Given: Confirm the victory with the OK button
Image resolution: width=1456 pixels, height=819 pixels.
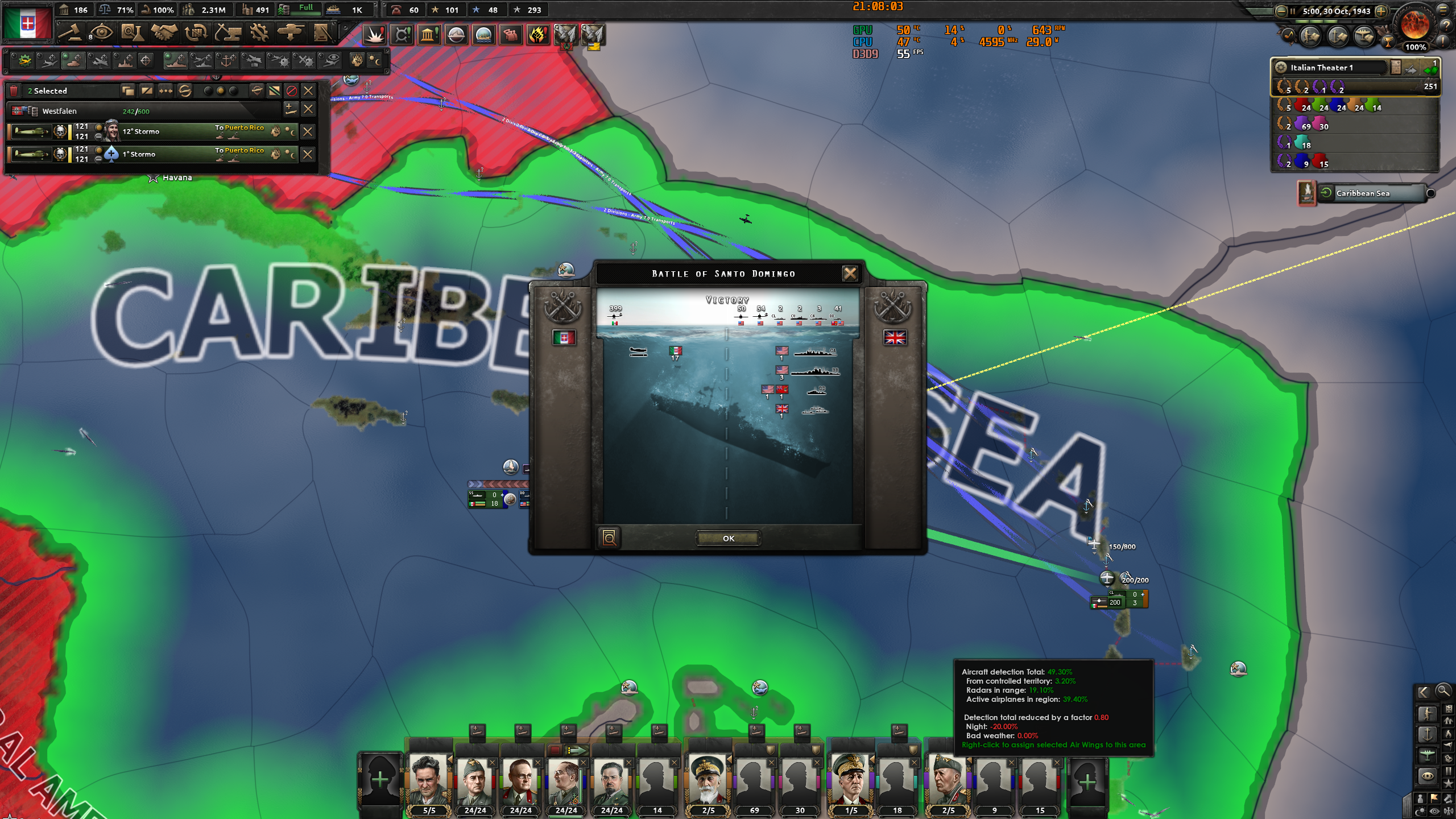Looking at the screenshot, I should click(x=729, y=539).
